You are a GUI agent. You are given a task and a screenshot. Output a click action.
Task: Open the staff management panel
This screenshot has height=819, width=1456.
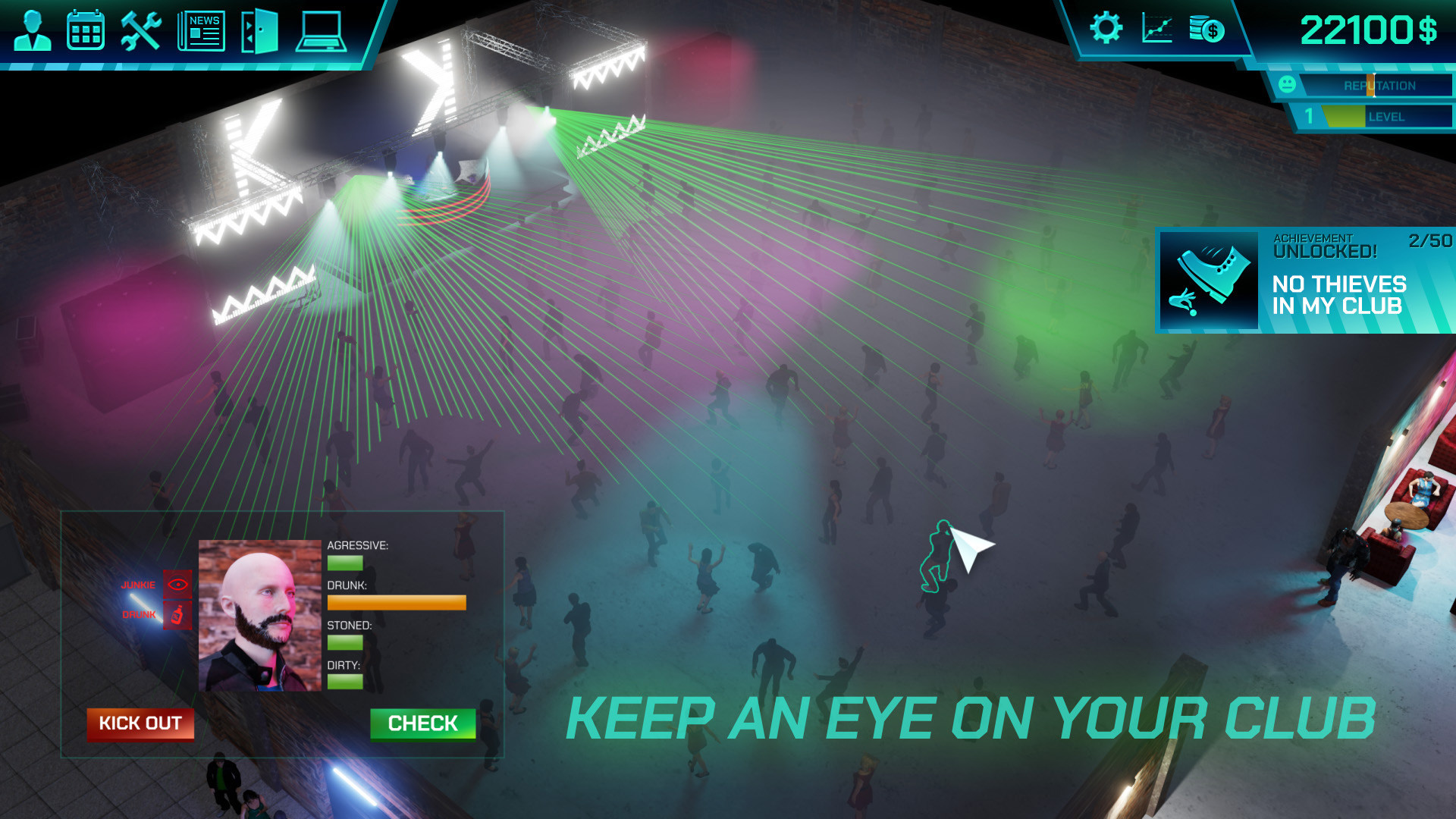click(x=32, y=31)
